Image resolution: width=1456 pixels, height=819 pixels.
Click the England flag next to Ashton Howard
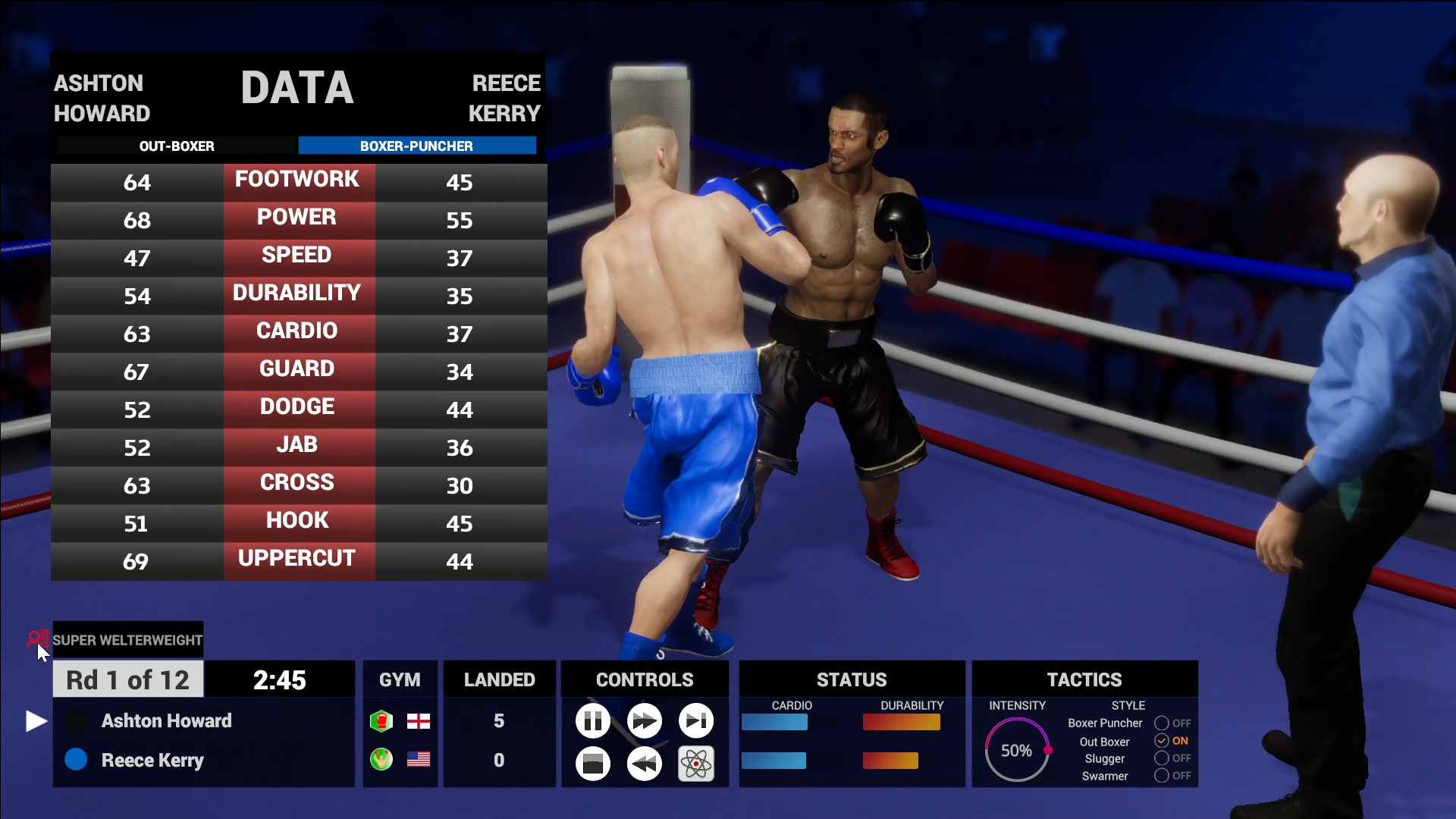click(419, 721)
